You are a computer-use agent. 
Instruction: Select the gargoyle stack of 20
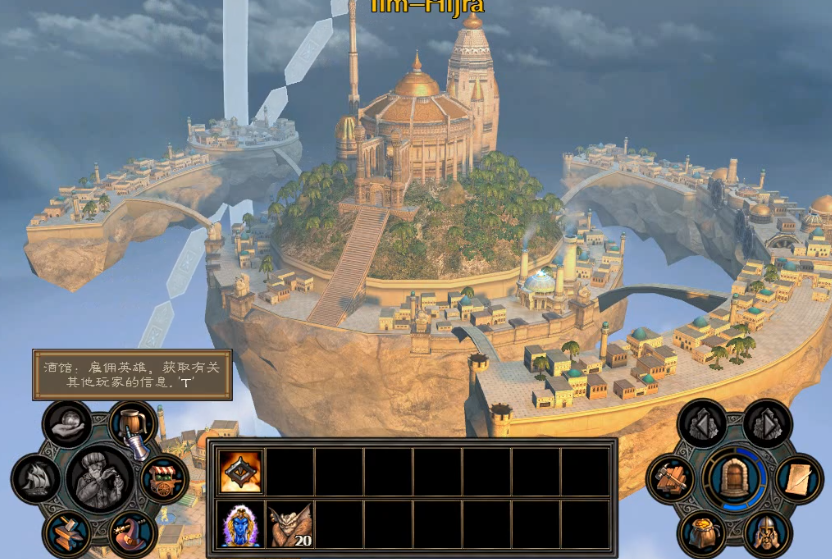290,524
